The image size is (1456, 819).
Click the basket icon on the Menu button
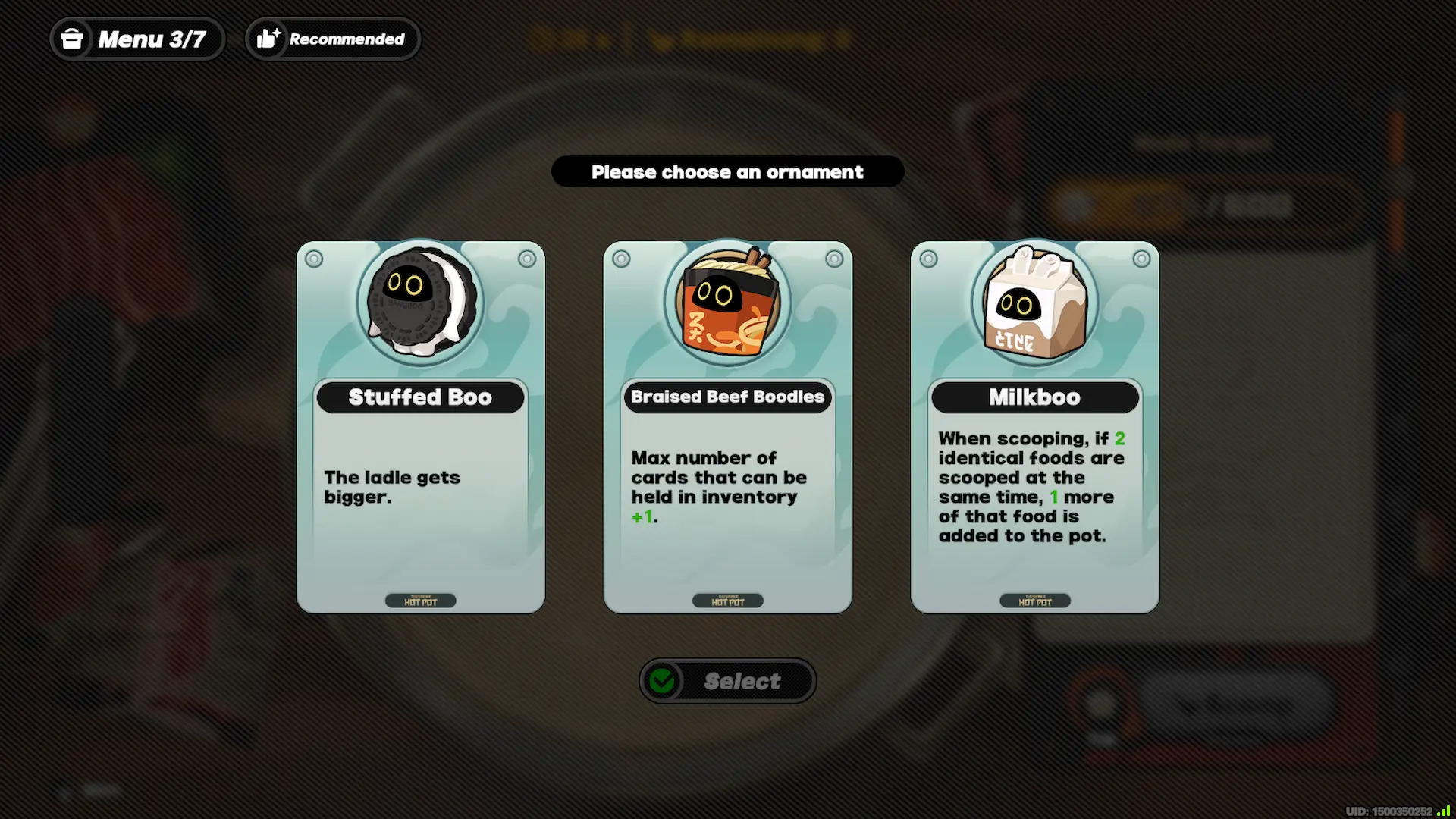(x=72, y=39)
